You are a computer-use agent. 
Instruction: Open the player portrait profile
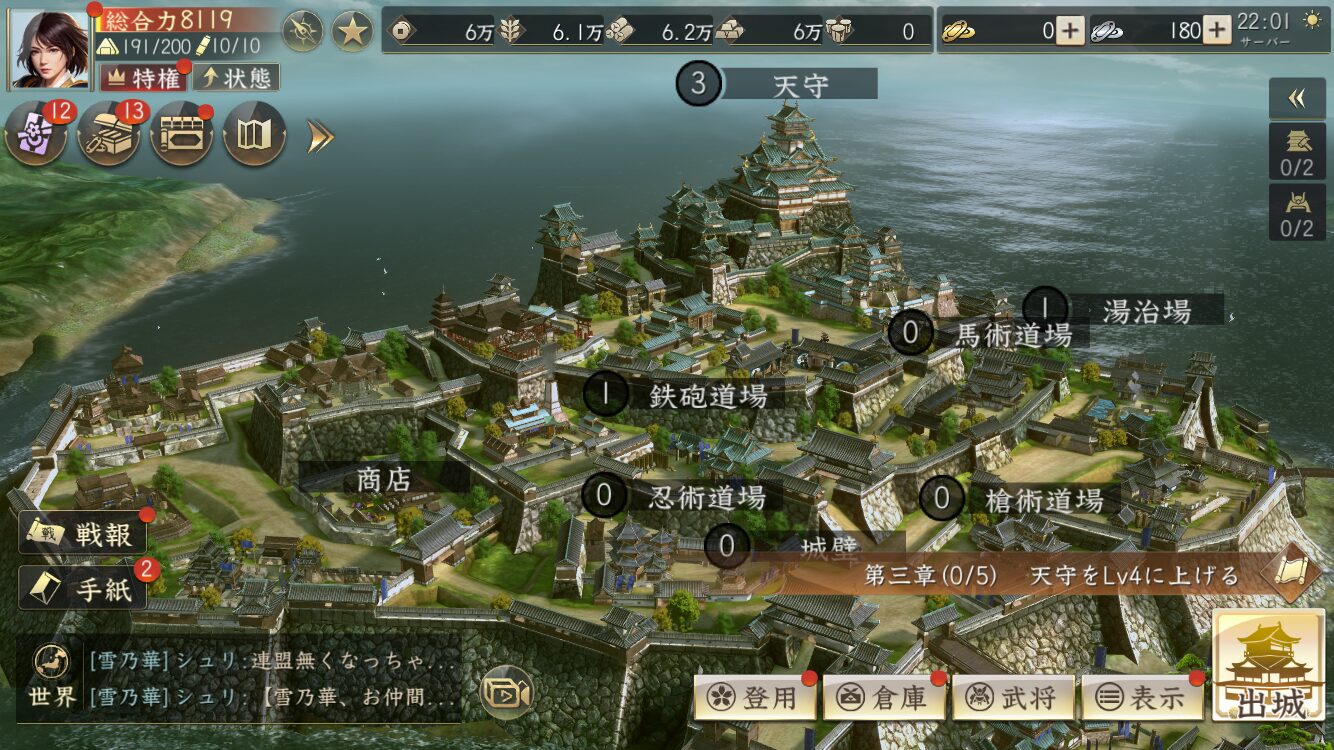click(x=48, y=46)
